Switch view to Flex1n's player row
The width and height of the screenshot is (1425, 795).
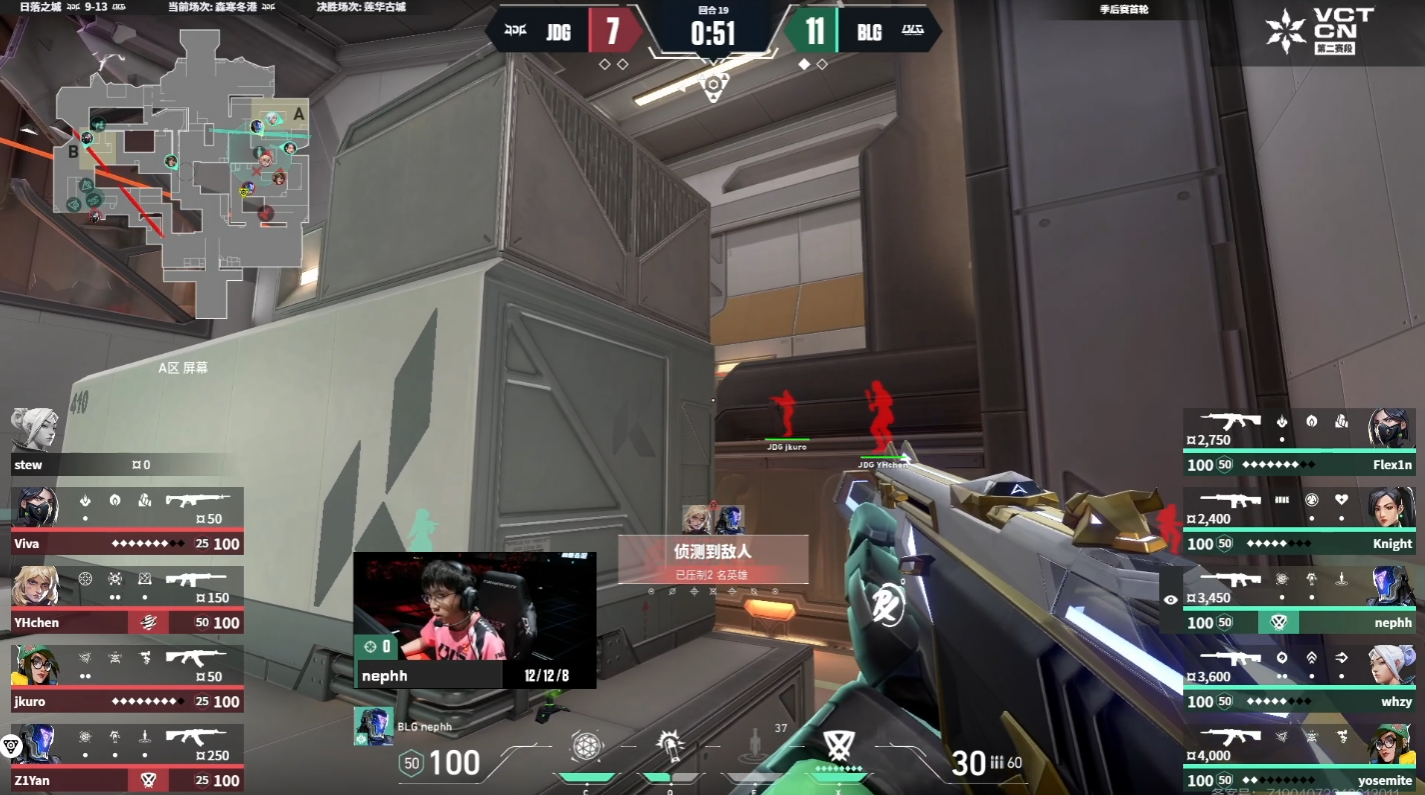[x=1298, y=442]
